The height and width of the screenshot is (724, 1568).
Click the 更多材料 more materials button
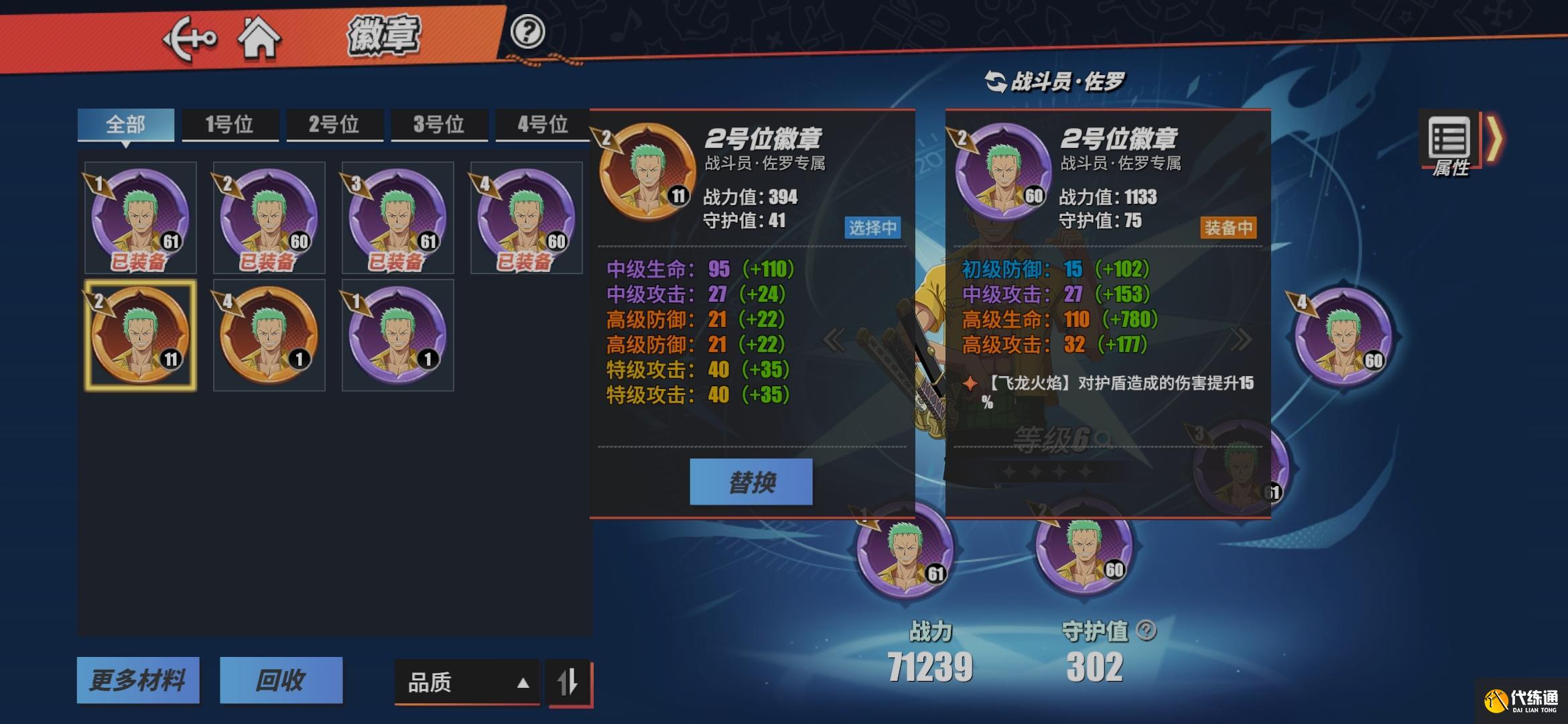pos(139,680)
